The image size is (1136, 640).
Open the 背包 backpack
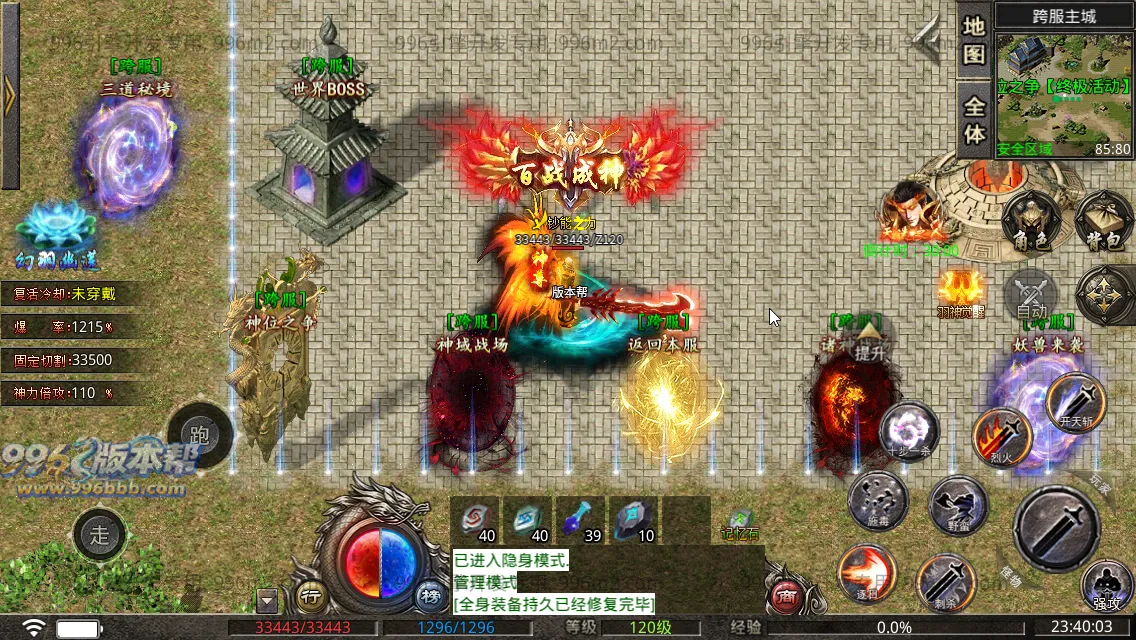pos(1103,221)
